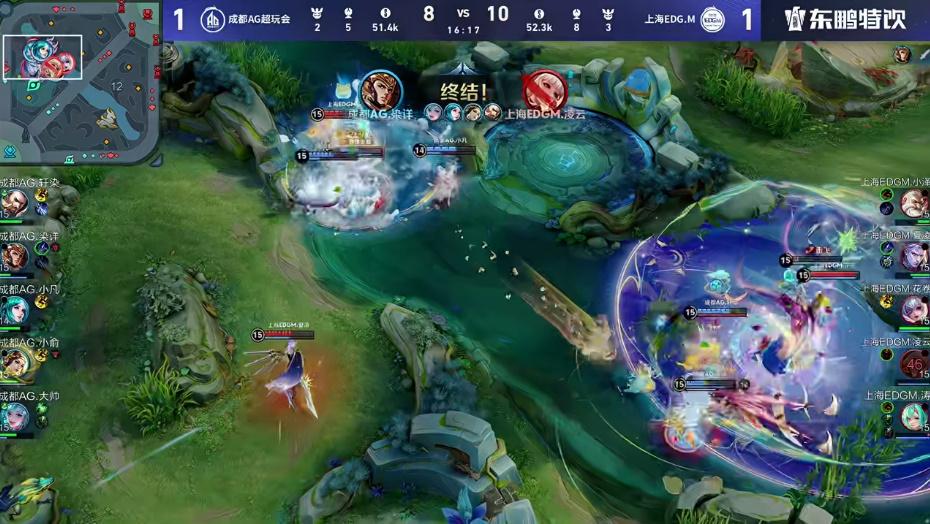Screen dimensions: 930x524
Task: Click the 成都AG超玩会 team logo
Action: [212, 20]
